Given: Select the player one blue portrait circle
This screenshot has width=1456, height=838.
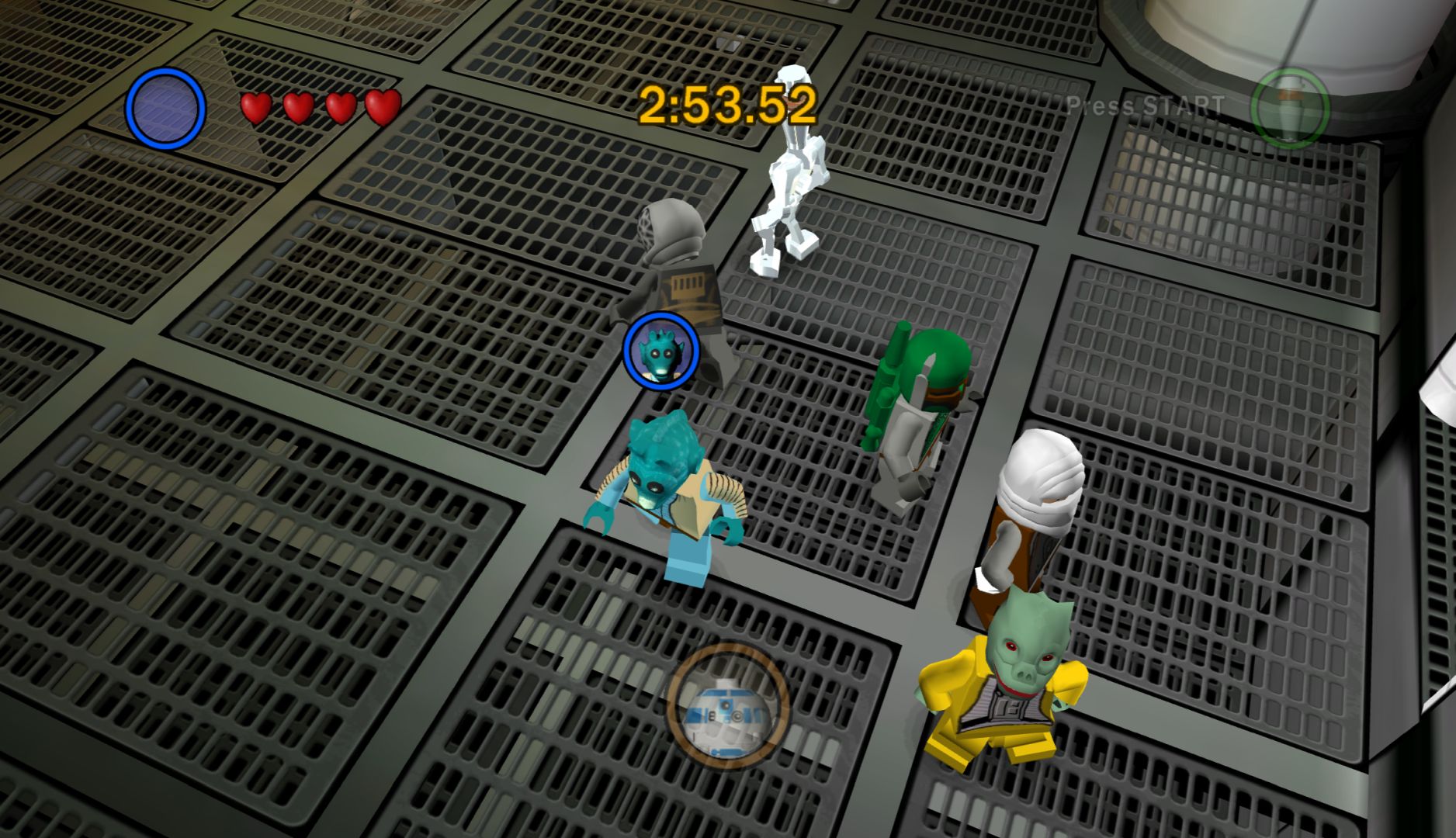Looking at the screenshot, I should (165, 109).
